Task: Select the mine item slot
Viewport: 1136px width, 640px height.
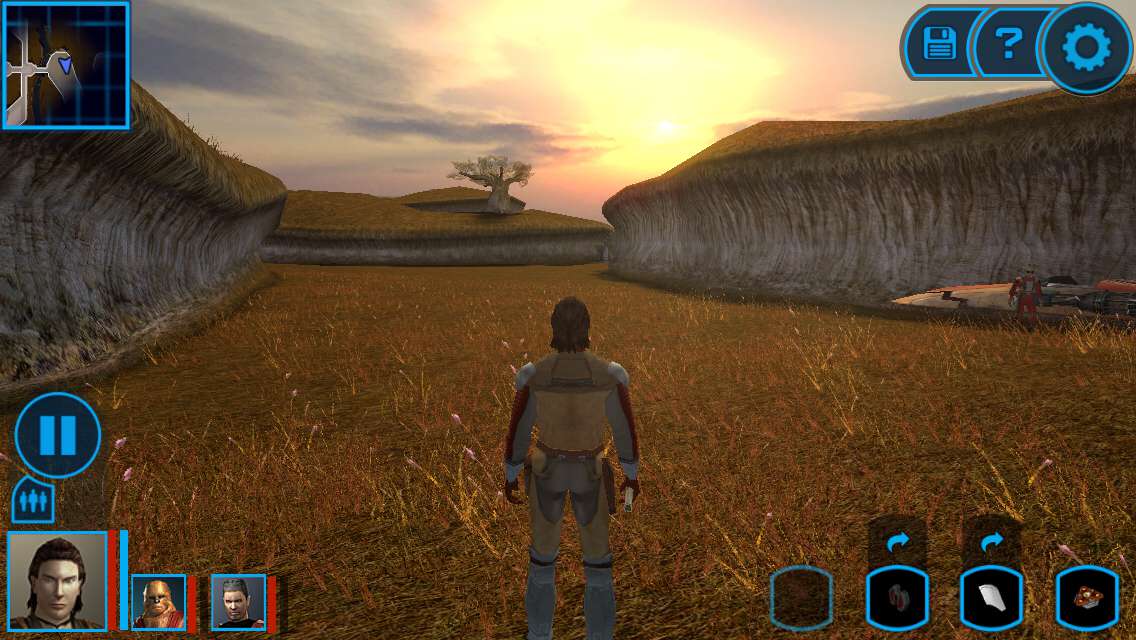Action: click(x=1087, y=598)
